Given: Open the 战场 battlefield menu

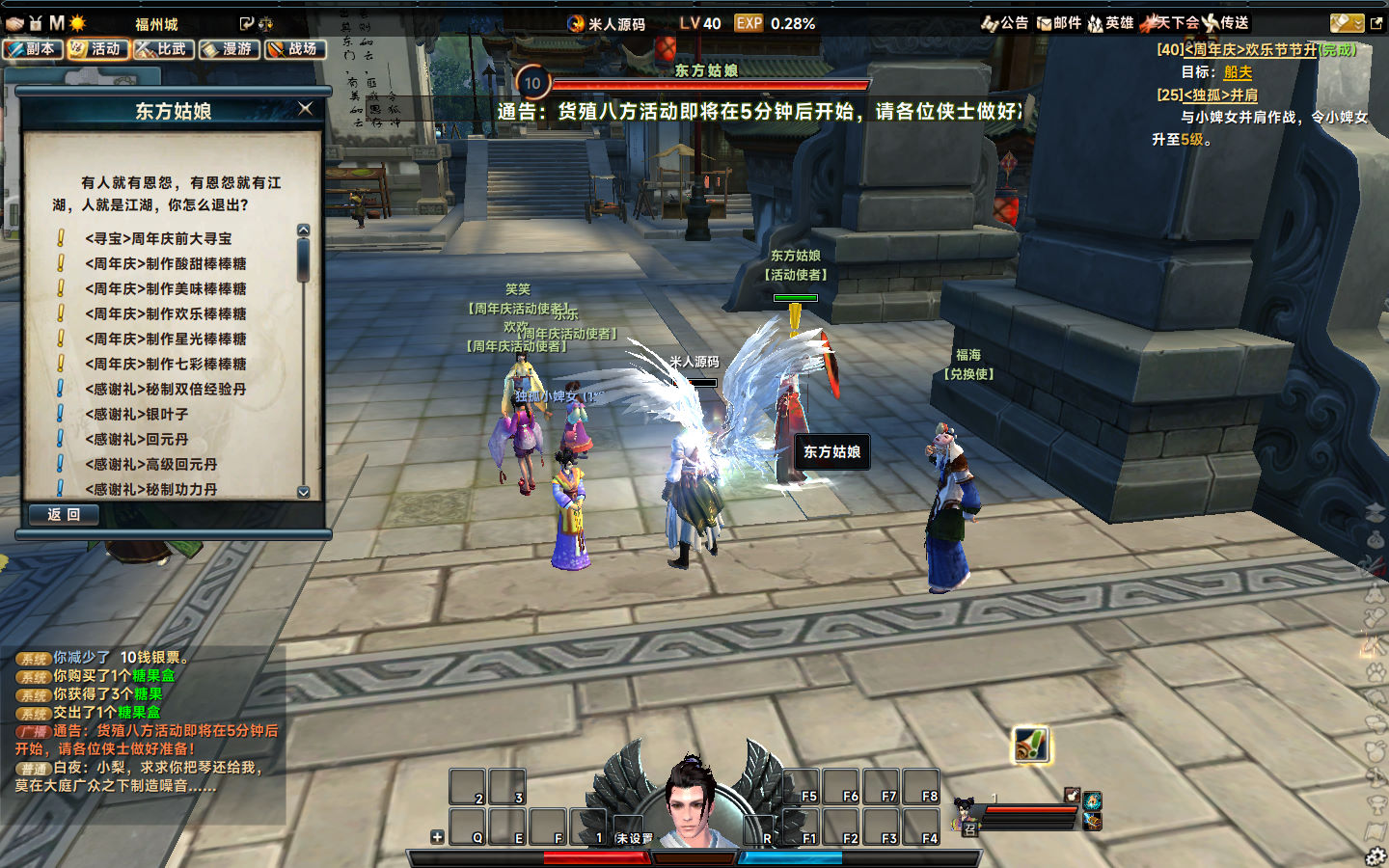Looking at the screenshot, I should 294,49.
